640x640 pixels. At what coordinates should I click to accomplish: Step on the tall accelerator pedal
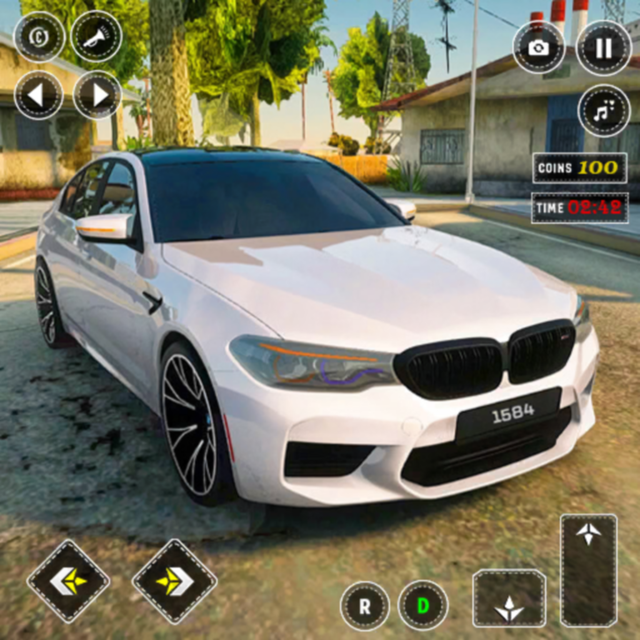(x=588, y=570)
